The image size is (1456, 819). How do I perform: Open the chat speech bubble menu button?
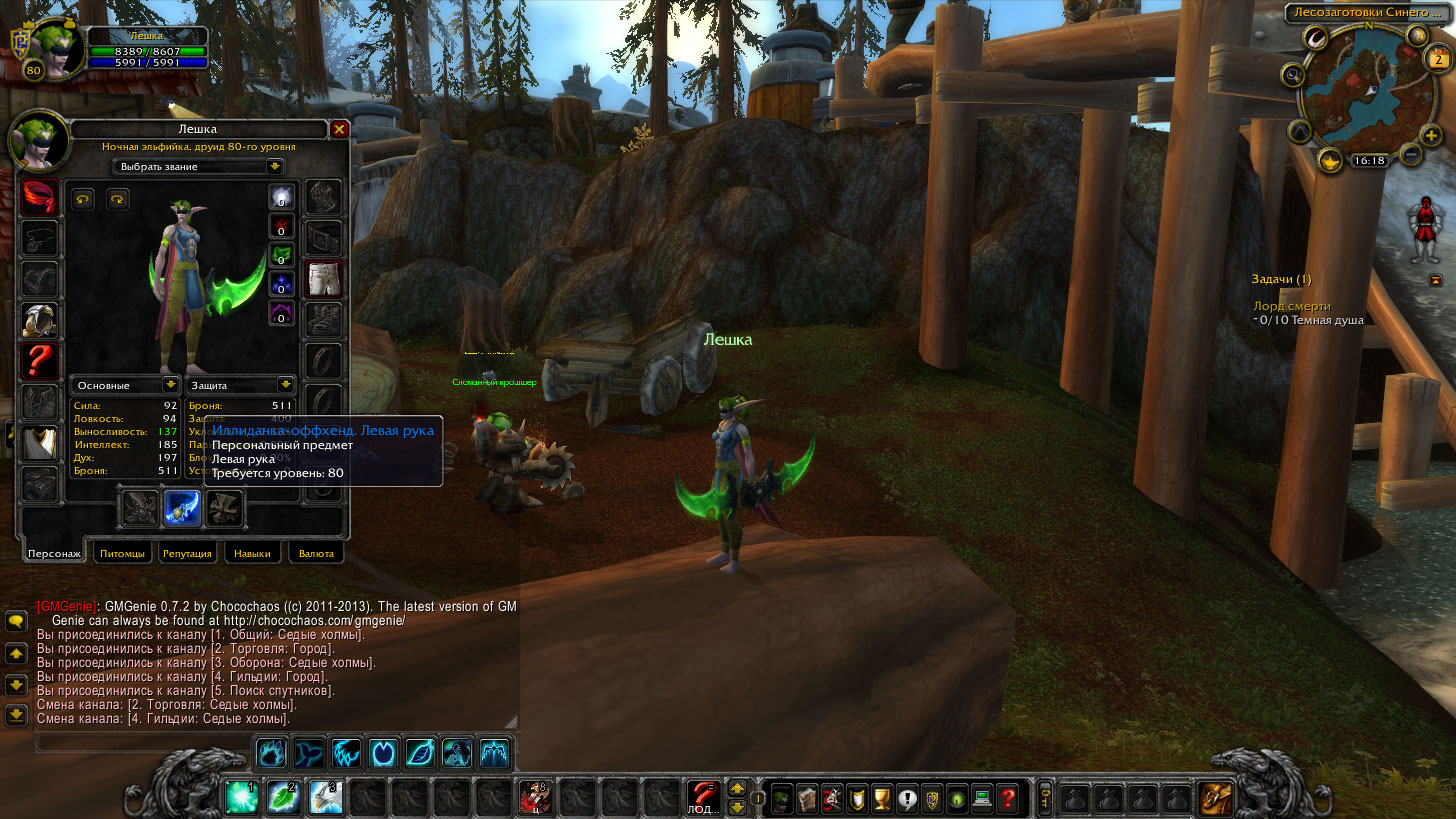tap(16, 621)
